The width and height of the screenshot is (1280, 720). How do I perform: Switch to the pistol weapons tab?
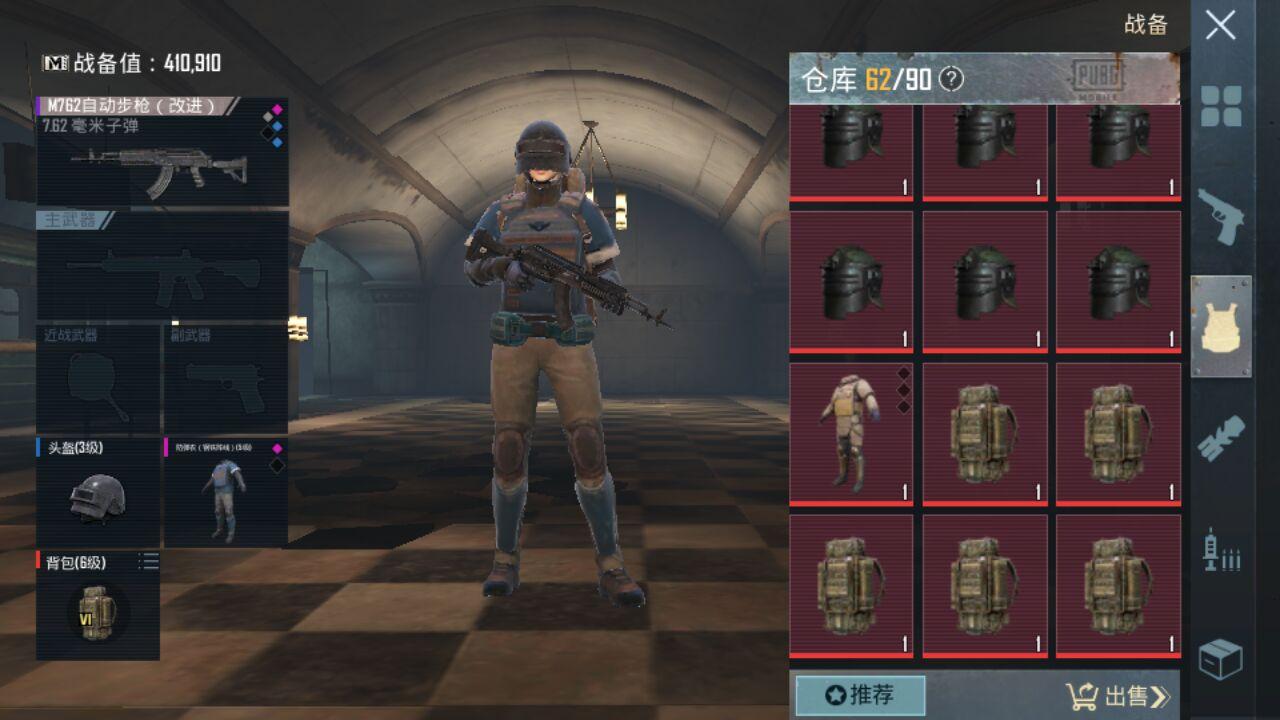pyautogui.click(x=1221, y=216)
